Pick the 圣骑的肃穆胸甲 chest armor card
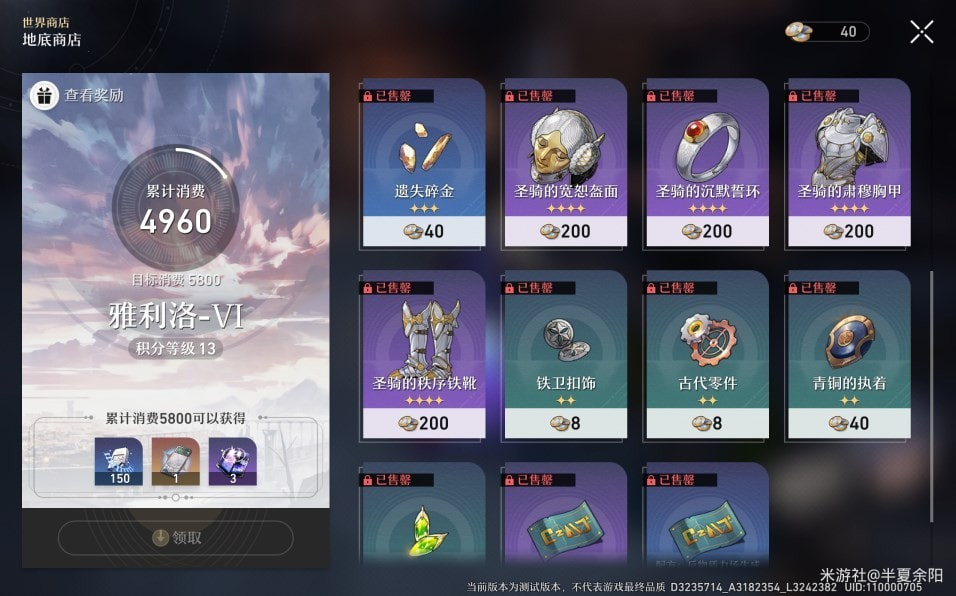The height and width of the screenshot is (596, 956). (849, 164)
